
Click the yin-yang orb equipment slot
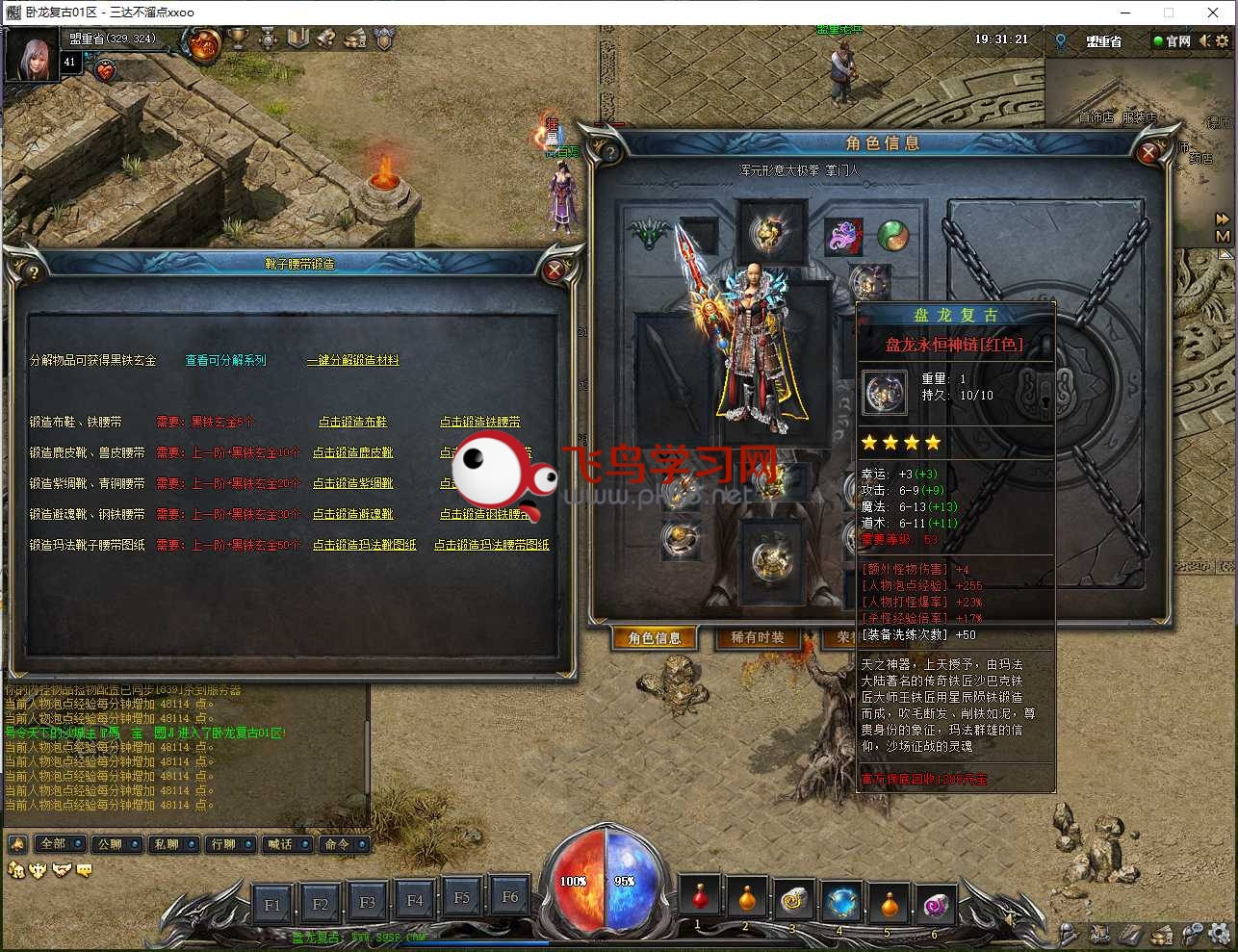(892, 235)
